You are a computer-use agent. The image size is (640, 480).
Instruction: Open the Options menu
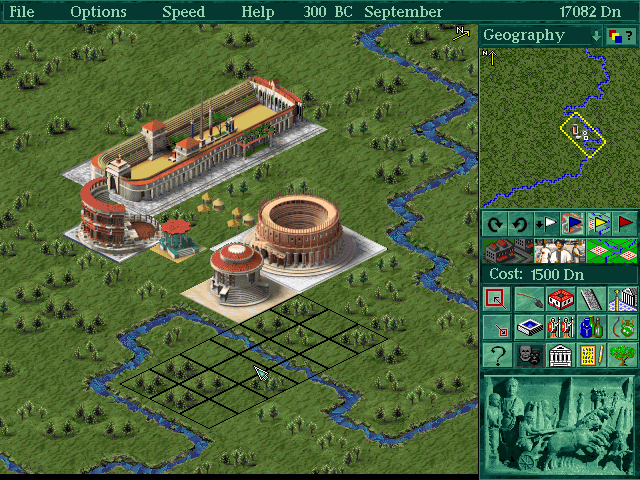click(x=98, y=12)
